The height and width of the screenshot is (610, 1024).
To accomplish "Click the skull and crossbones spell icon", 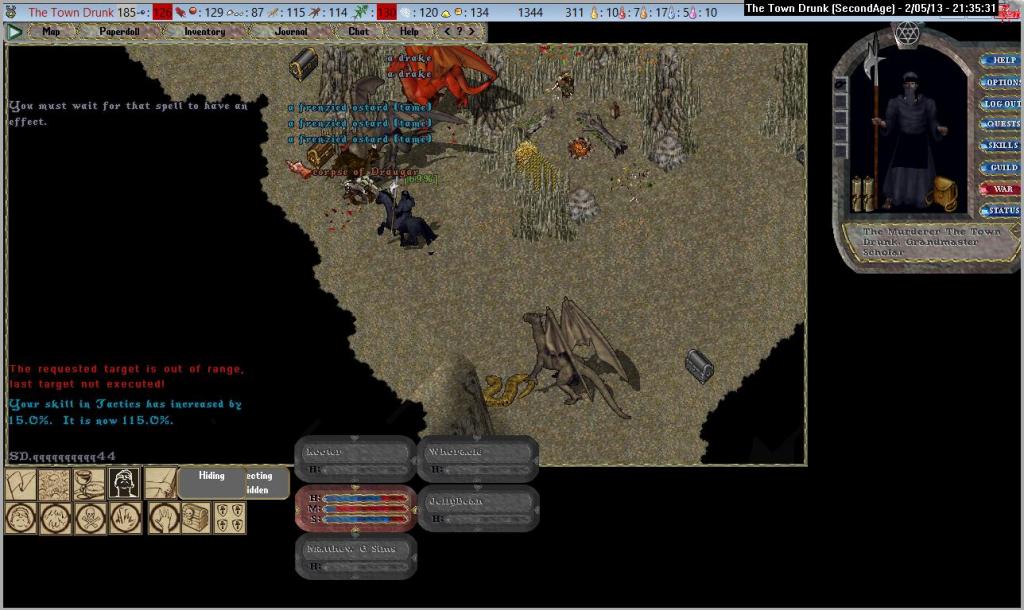I will pyautogui.click(x=90, y=518).
